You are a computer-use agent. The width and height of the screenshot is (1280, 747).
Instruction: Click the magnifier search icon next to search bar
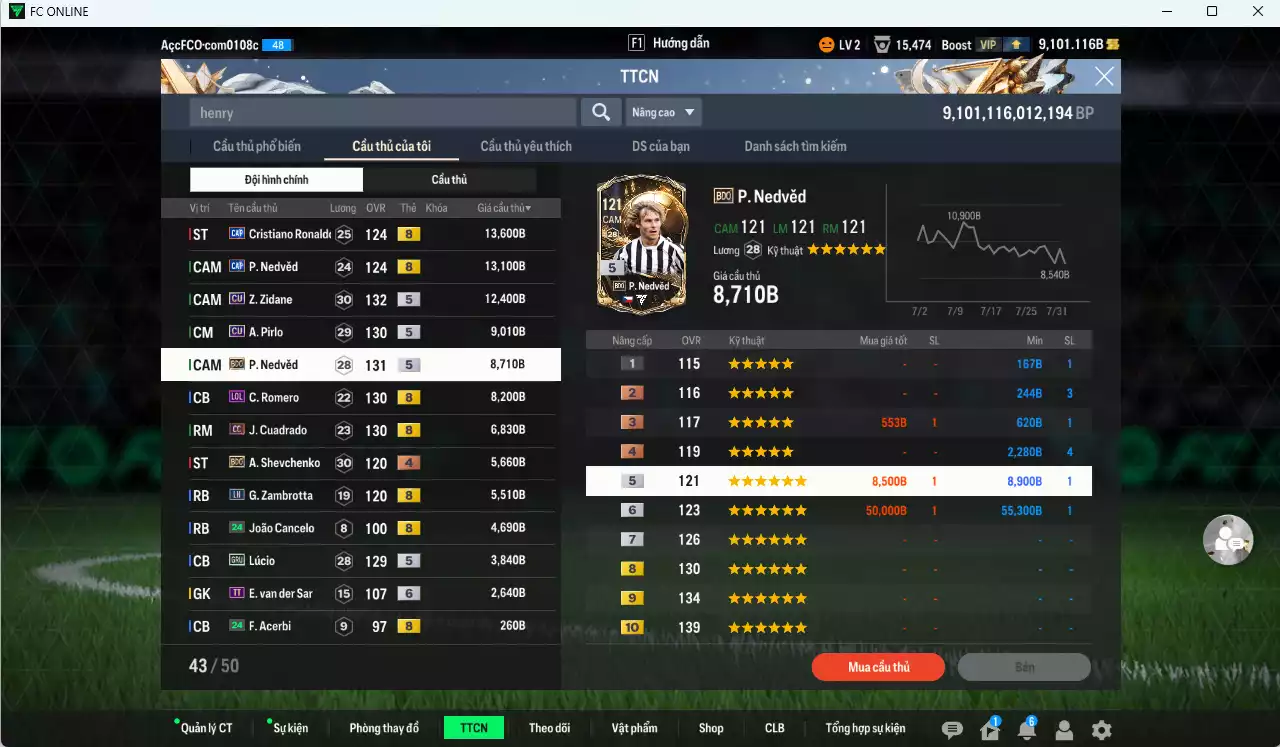(601, 112)
